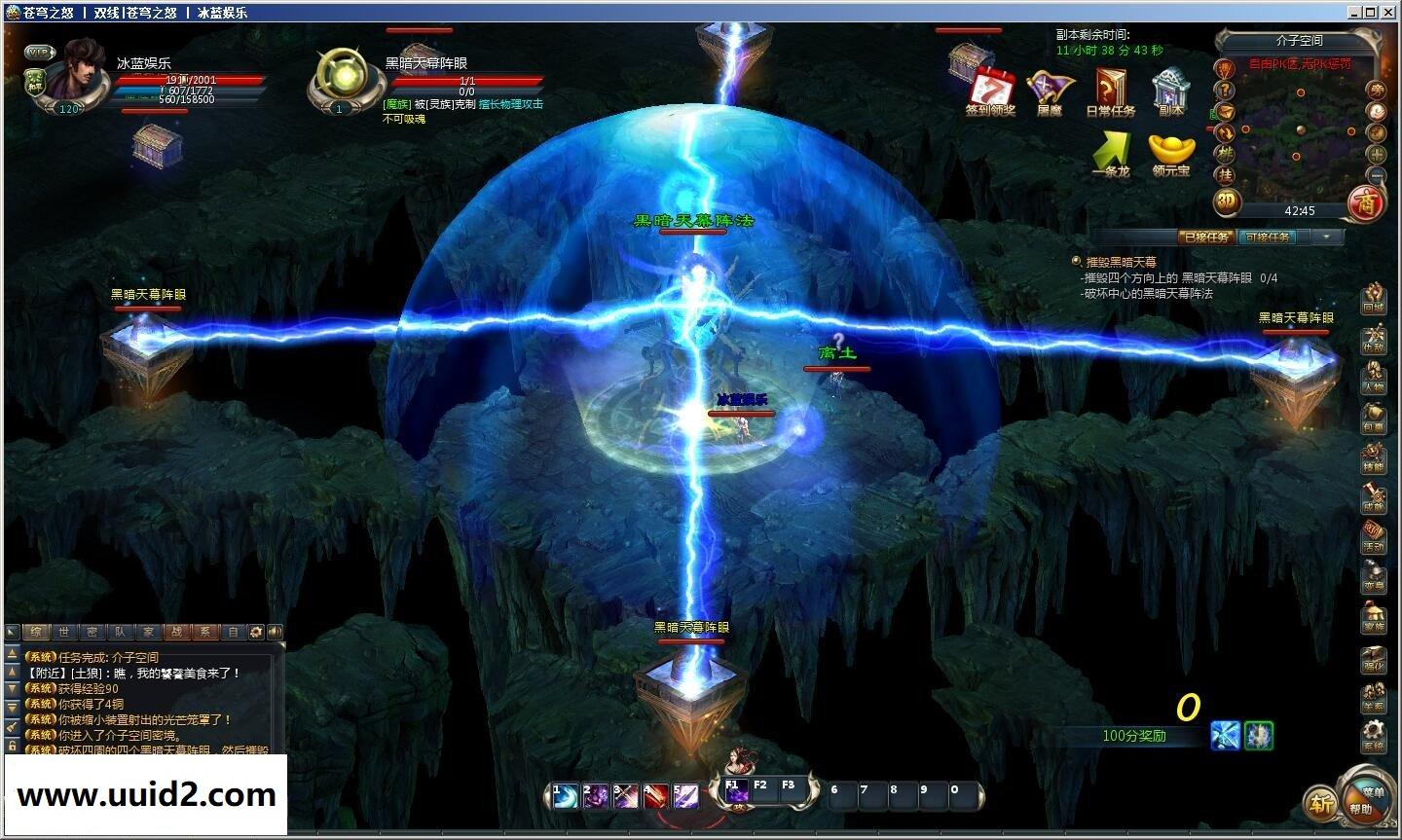Switch chat to the 世 world channel

(64, 632)
